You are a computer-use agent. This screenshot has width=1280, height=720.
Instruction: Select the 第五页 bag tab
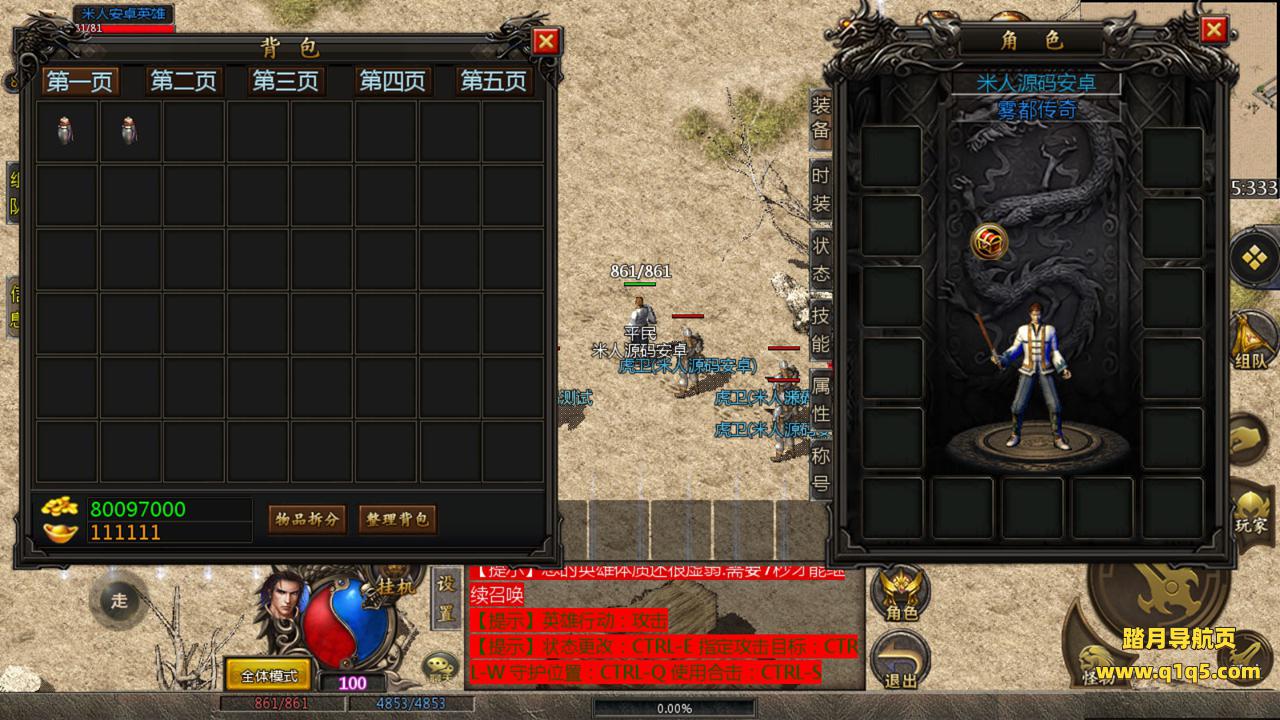click(493, 81)
